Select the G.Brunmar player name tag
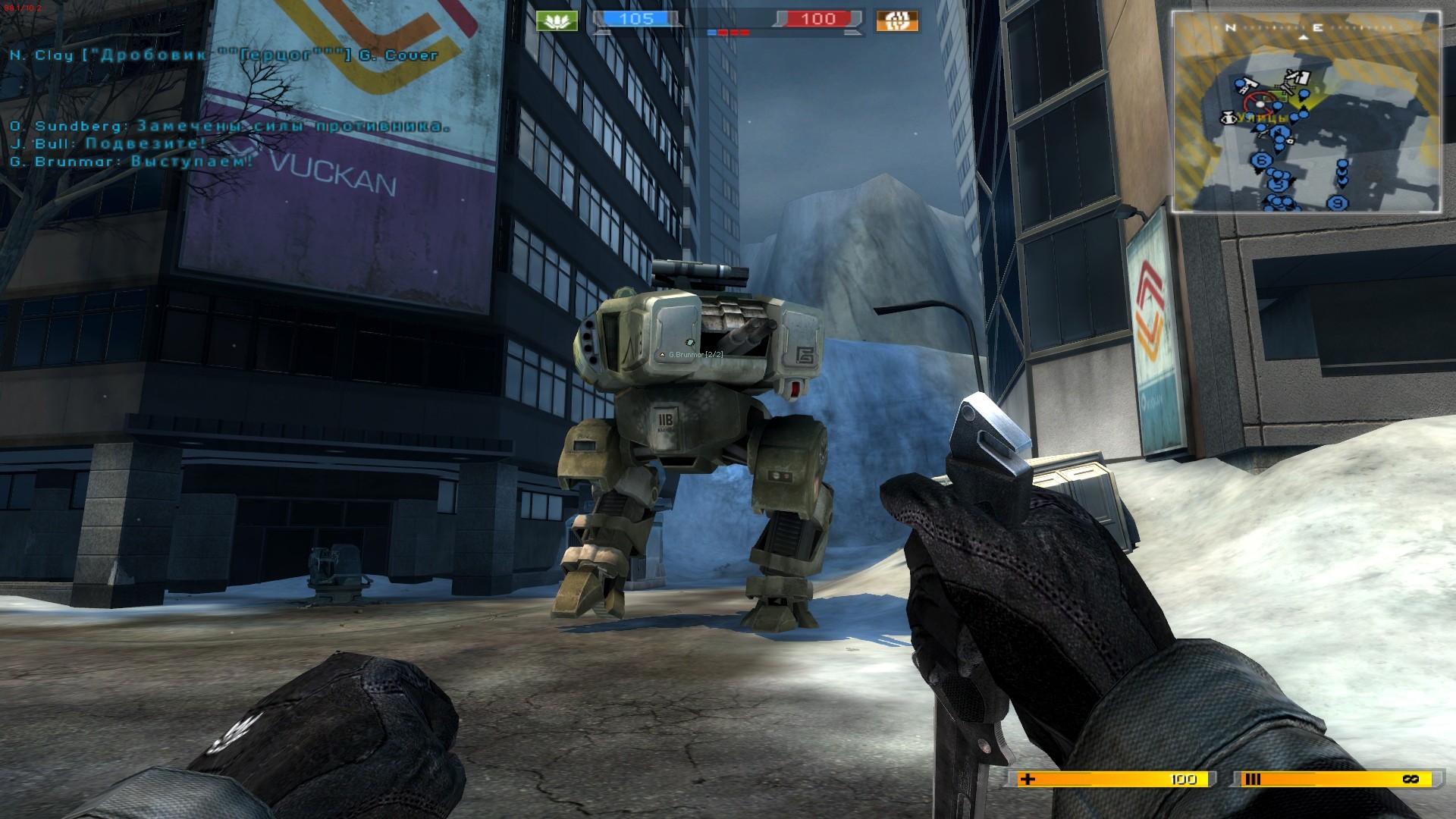 (691, 355)
